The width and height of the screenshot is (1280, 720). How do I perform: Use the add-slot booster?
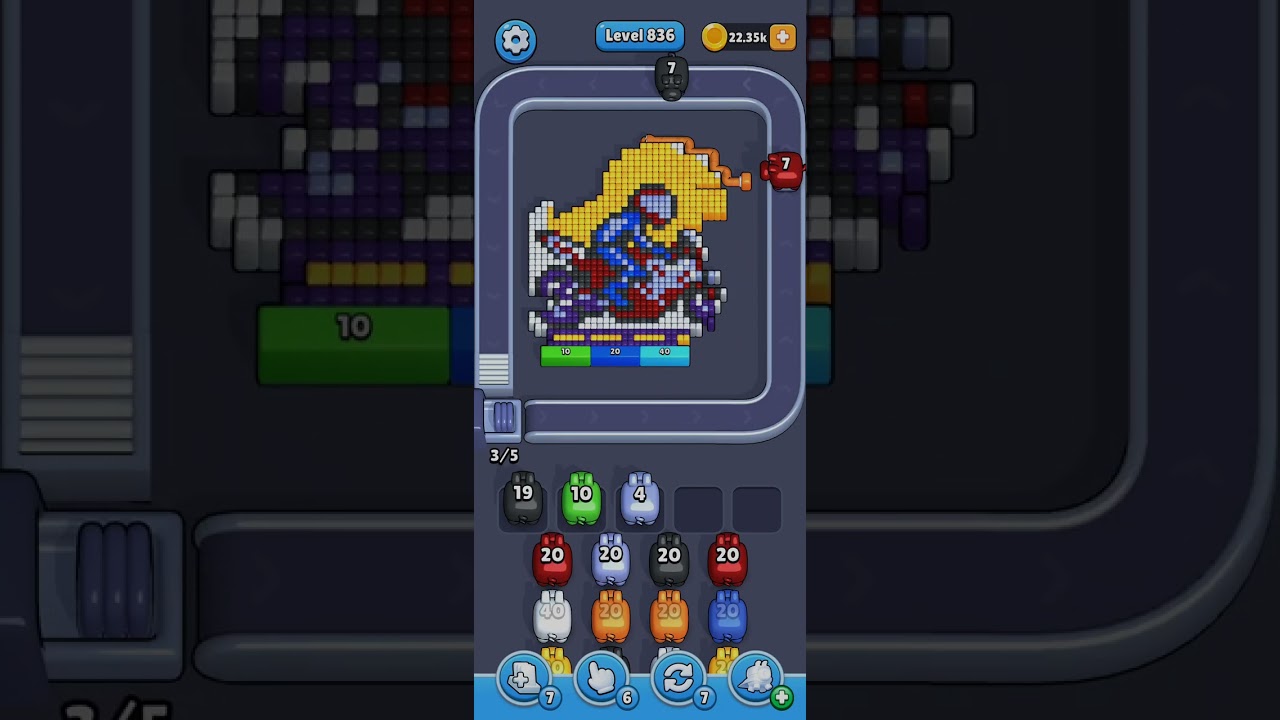[x=523, y=680]
